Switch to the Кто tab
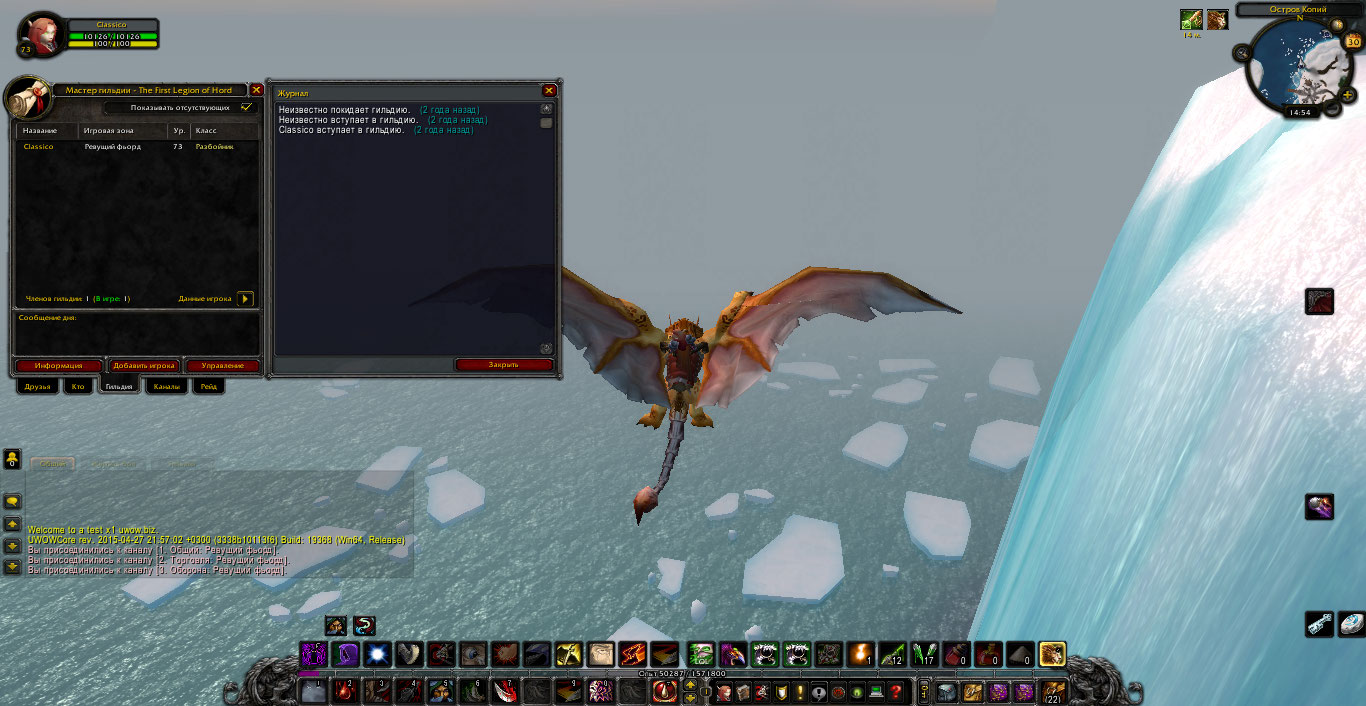 click(x=77, y=387)
